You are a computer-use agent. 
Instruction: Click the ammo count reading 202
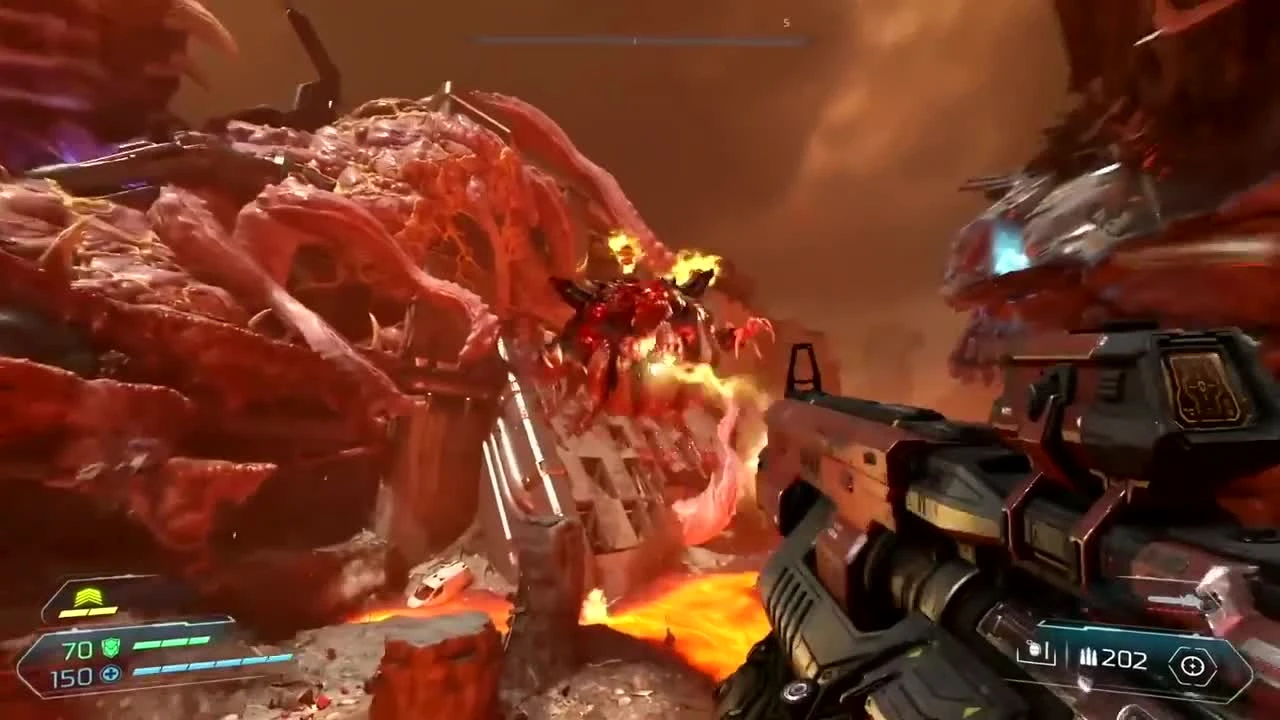click(x=1125, y=659)
